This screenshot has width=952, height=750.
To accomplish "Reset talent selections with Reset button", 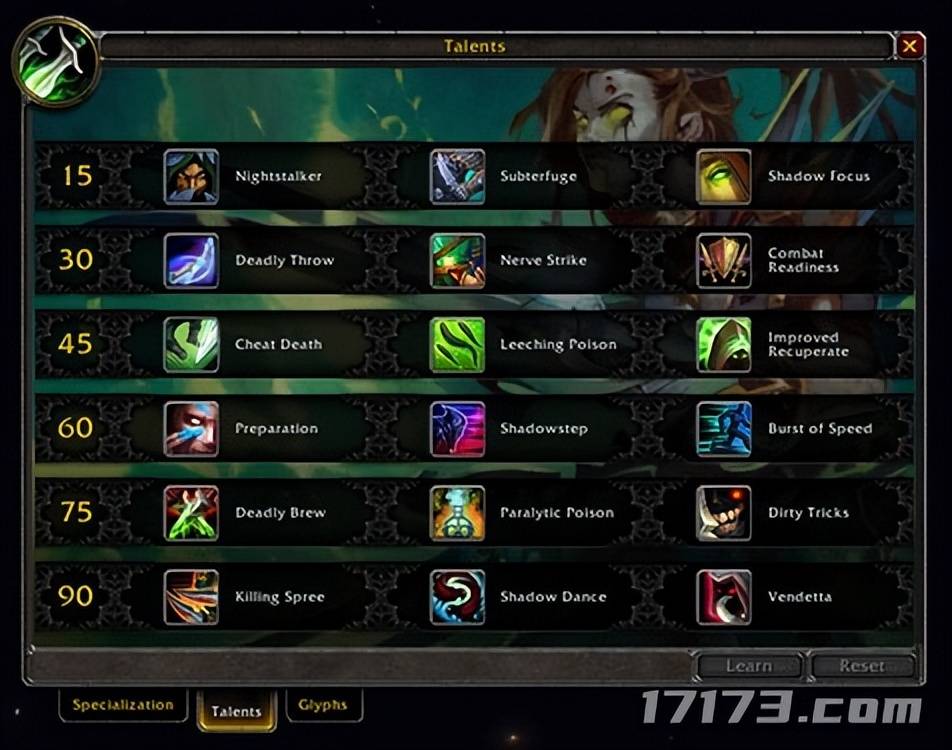I will coord(862,666).
